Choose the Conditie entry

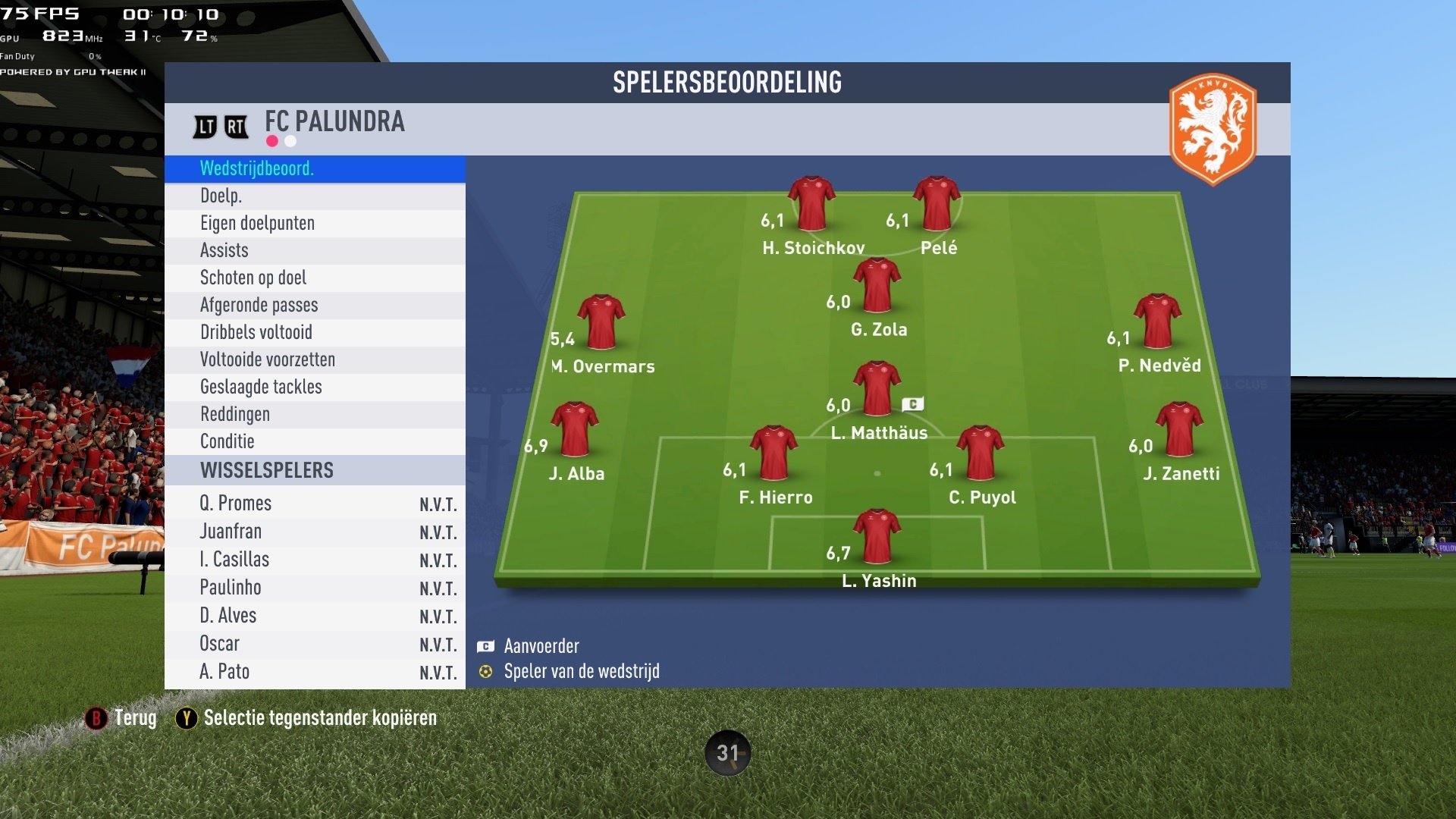pyautogui.click(x=315, y=441)
